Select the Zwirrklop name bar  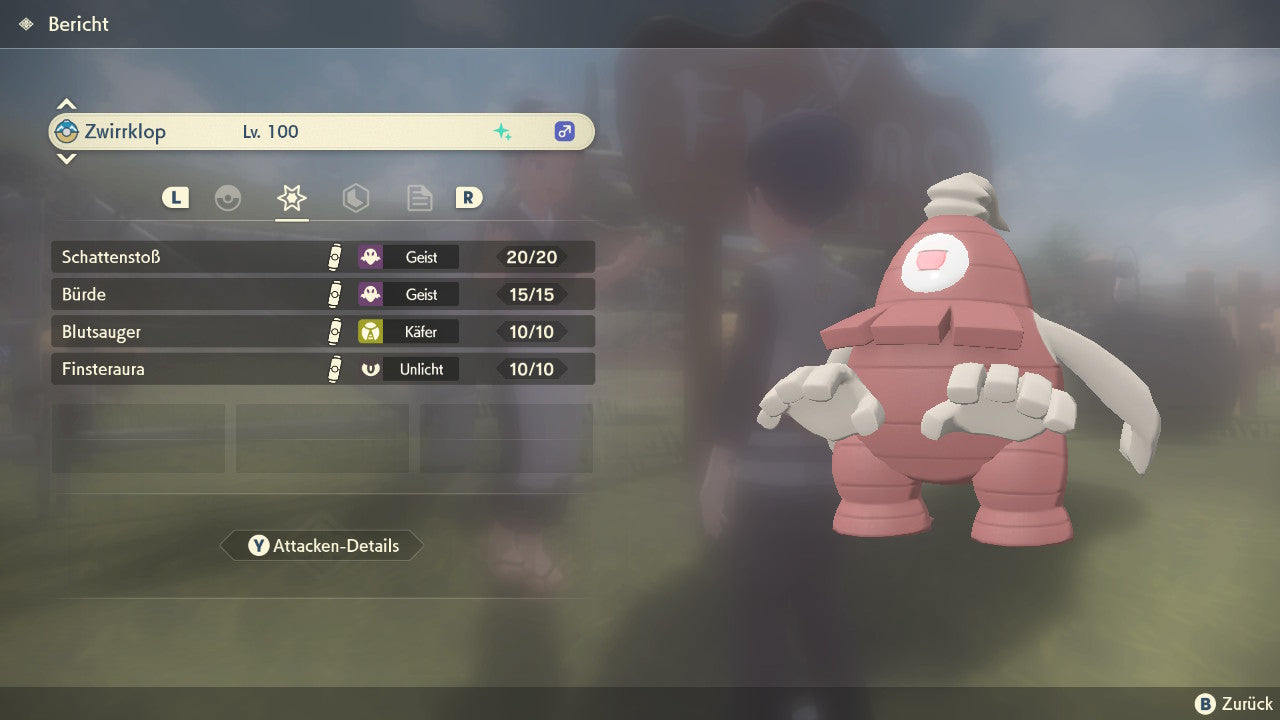322,132
